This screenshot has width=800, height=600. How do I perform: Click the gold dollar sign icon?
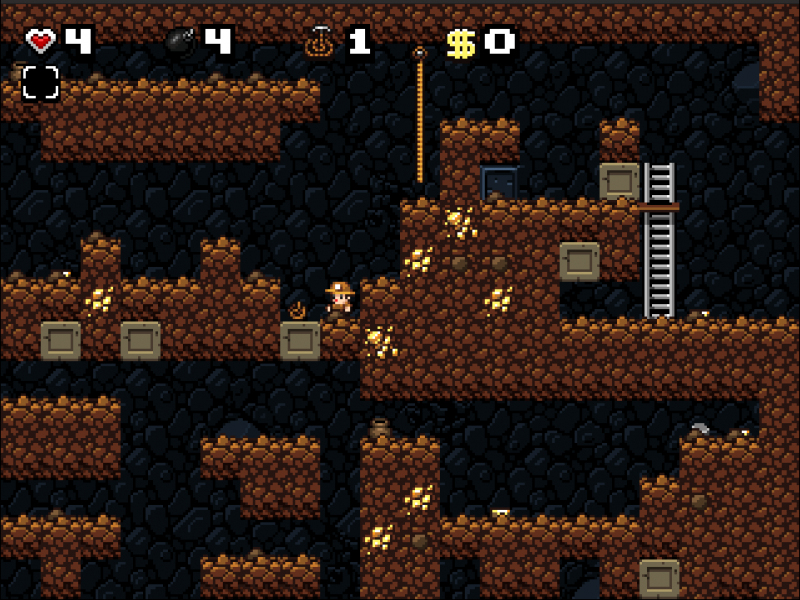tap(459, 42)
